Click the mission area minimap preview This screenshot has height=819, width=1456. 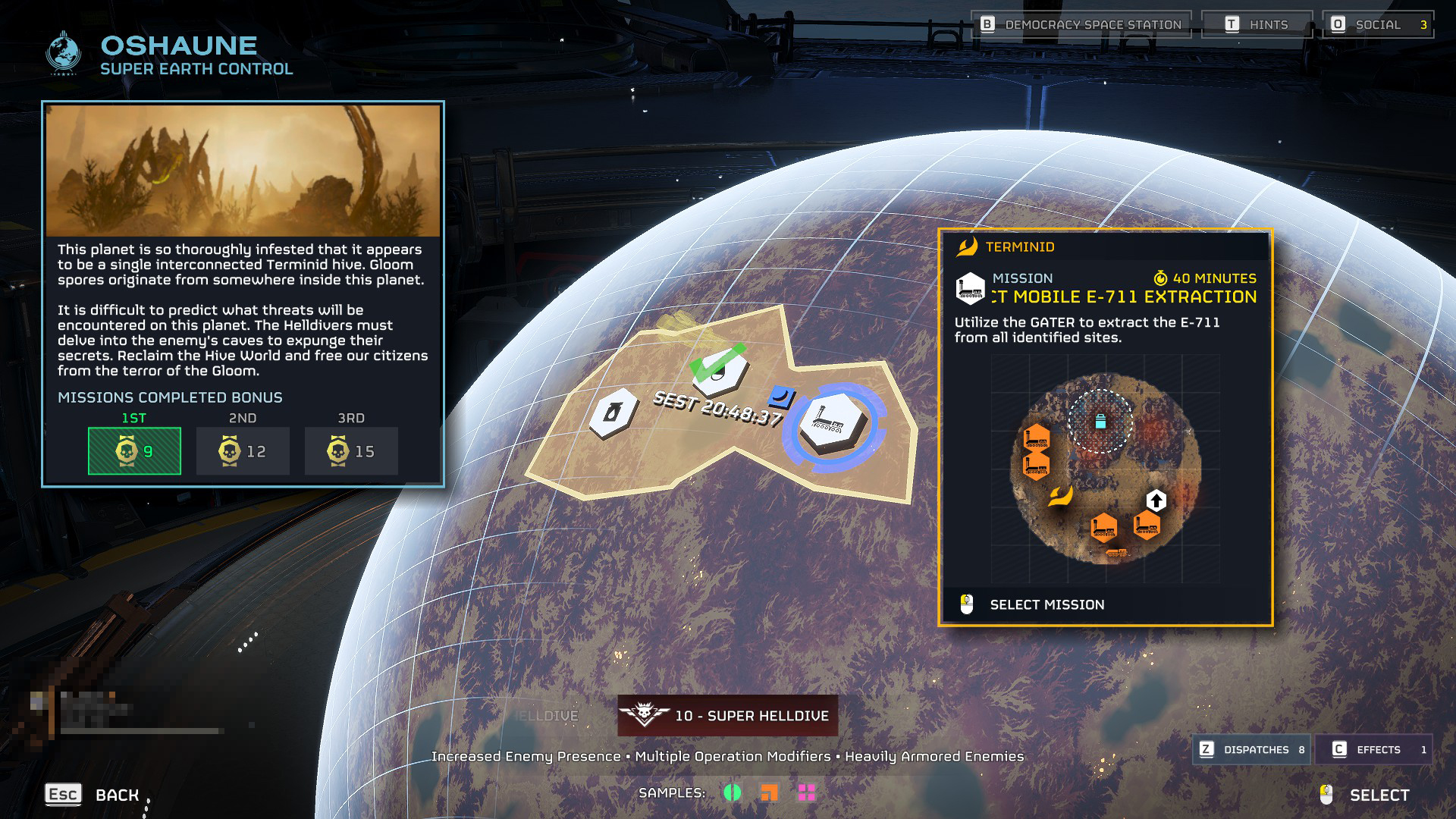pyautogui.click(x=1106, y=470)
